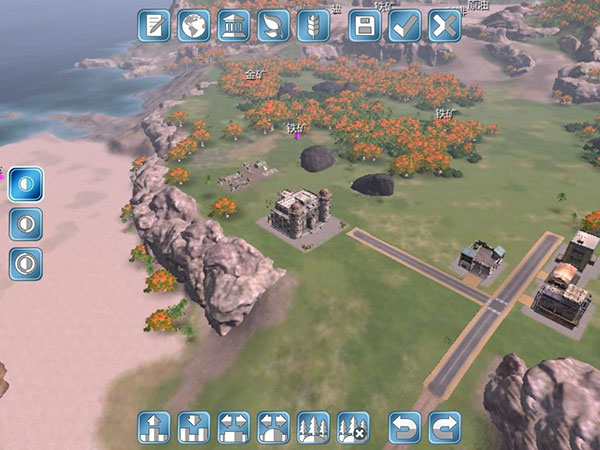Save the map with the floppy disk
The image size is (600, 450).
coord(365,25)
